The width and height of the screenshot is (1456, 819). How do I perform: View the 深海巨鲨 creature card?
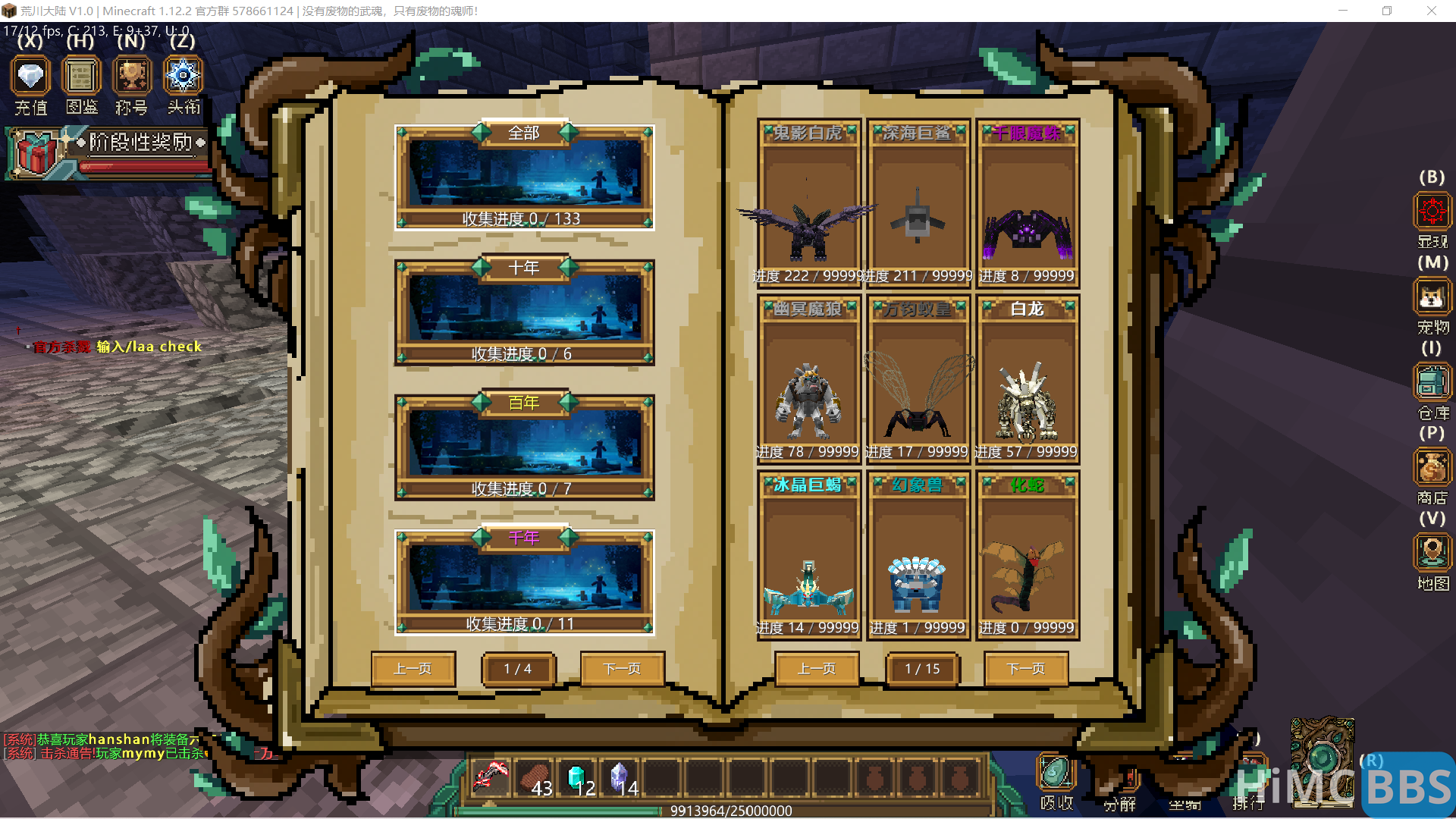(x=918, y=203)
